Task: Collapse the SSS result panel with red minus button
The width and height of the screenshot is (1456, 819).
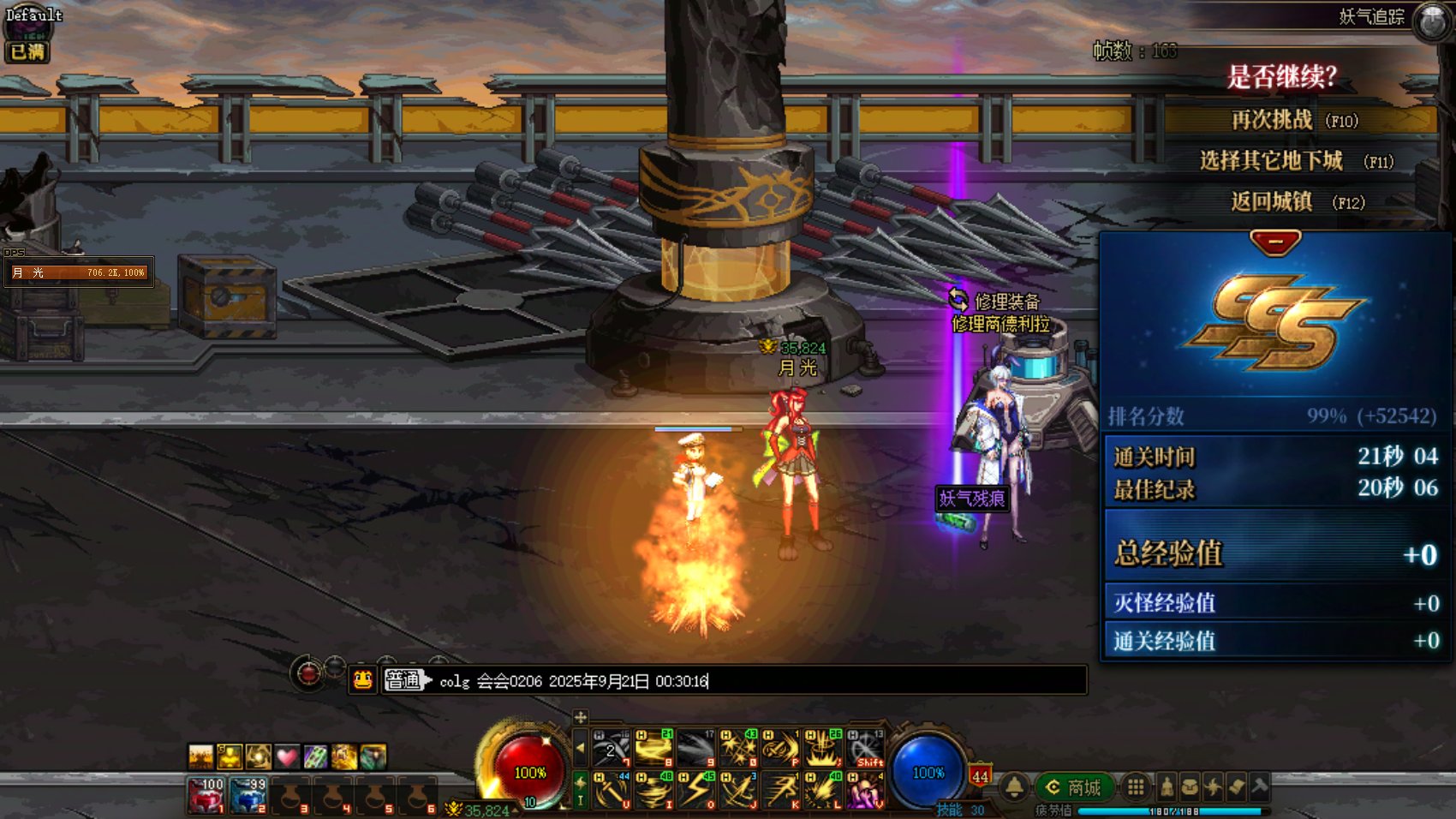Action: coord(1275,242)
